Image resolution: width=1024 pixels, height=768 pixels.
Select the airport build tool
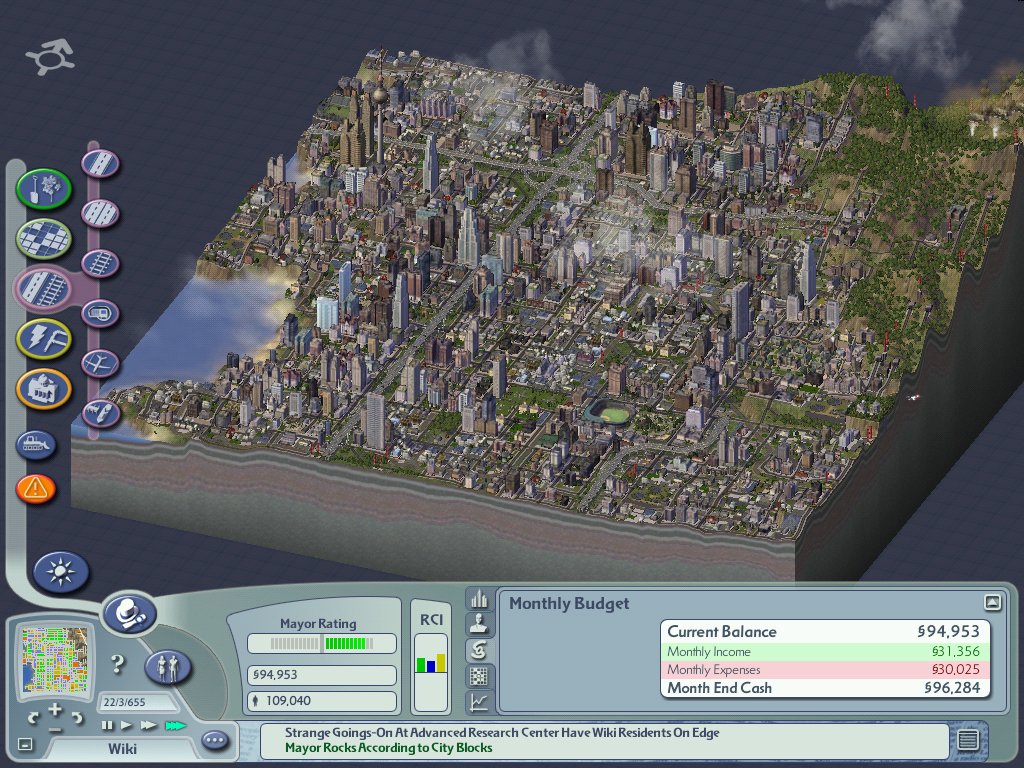[101, 362]
